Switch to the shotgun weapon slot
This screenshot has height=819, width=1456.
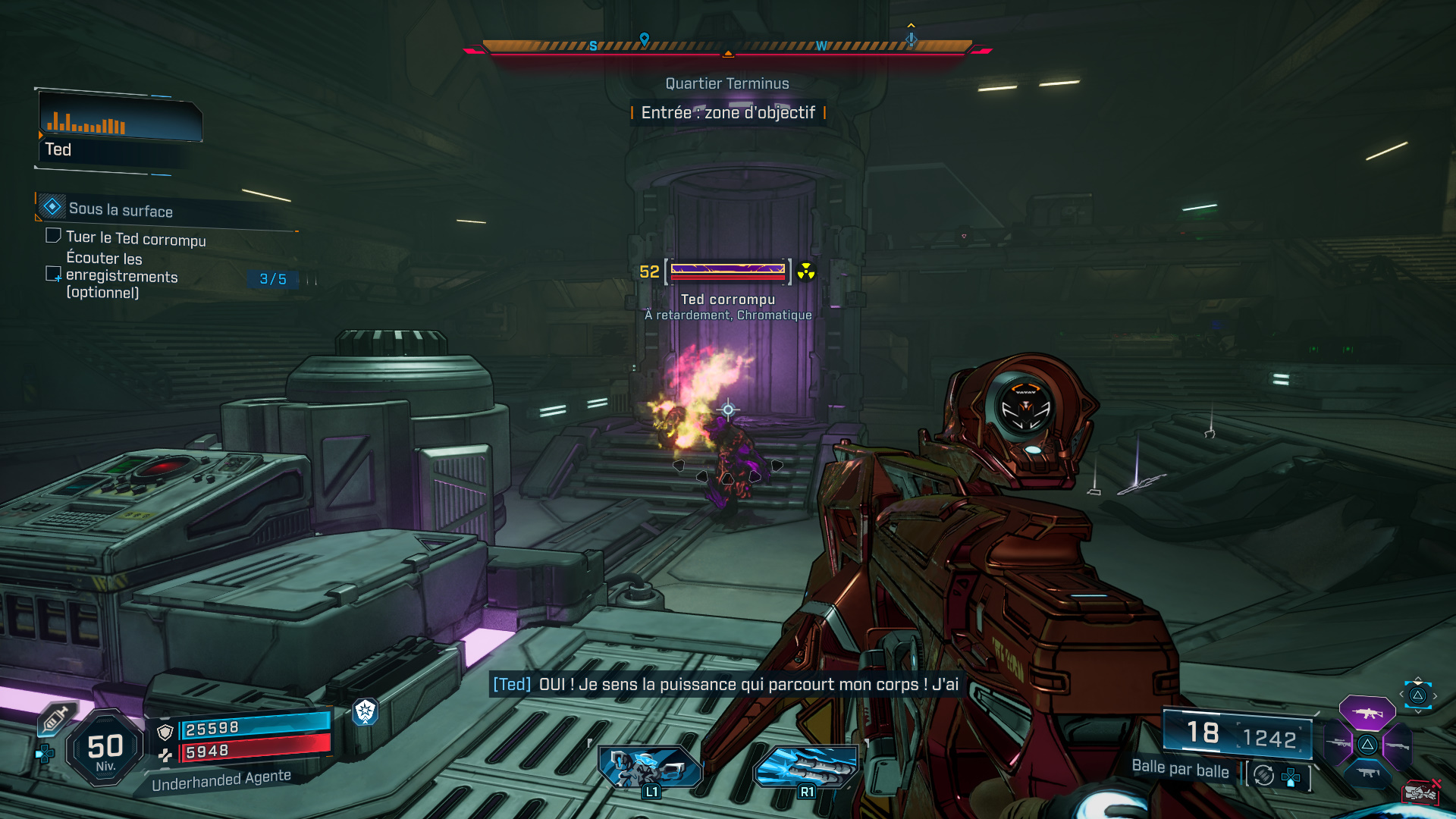tap(1397, 745)
